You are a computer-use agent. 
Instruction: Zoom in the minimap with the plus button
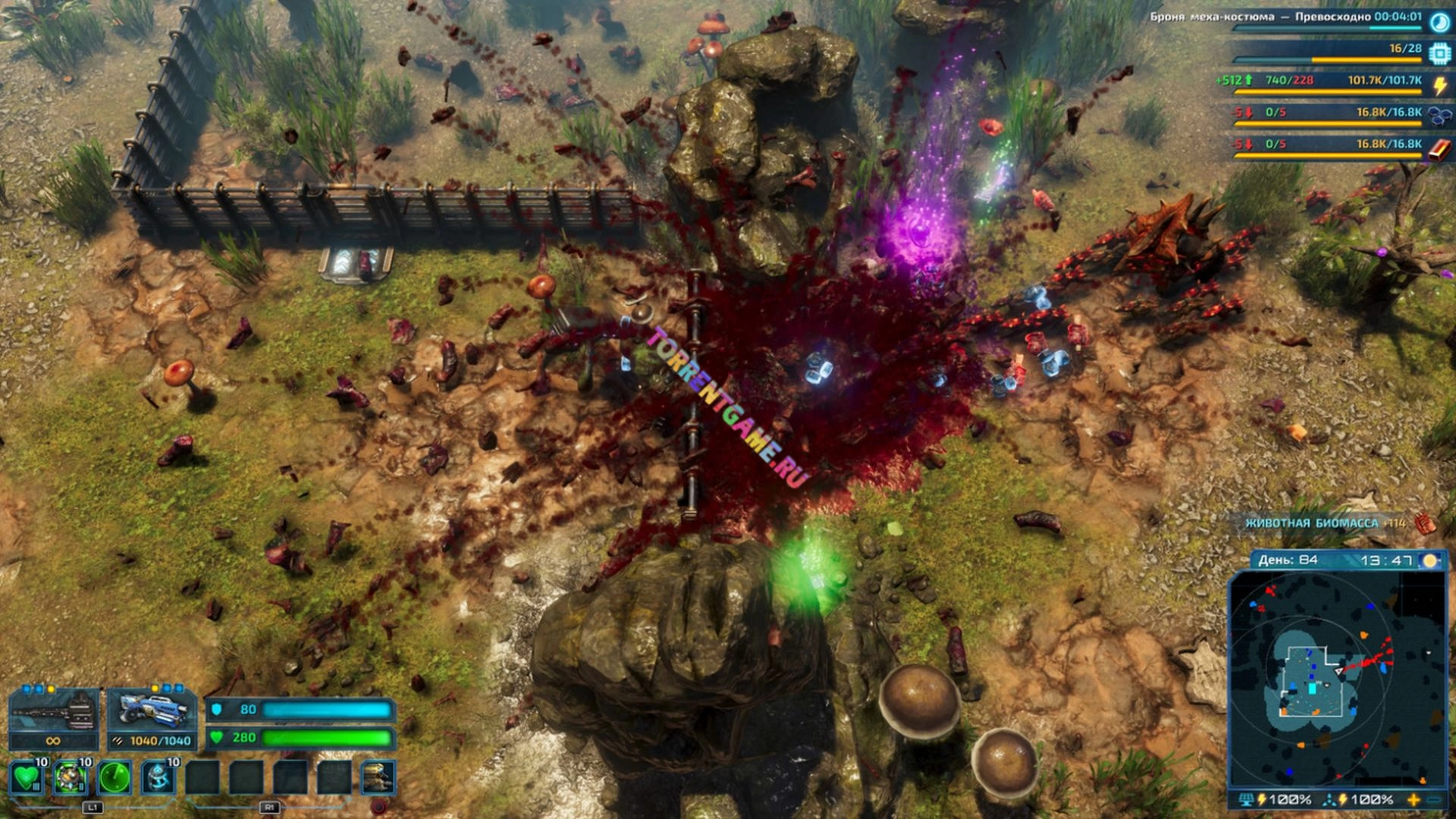coord(1414,799)
